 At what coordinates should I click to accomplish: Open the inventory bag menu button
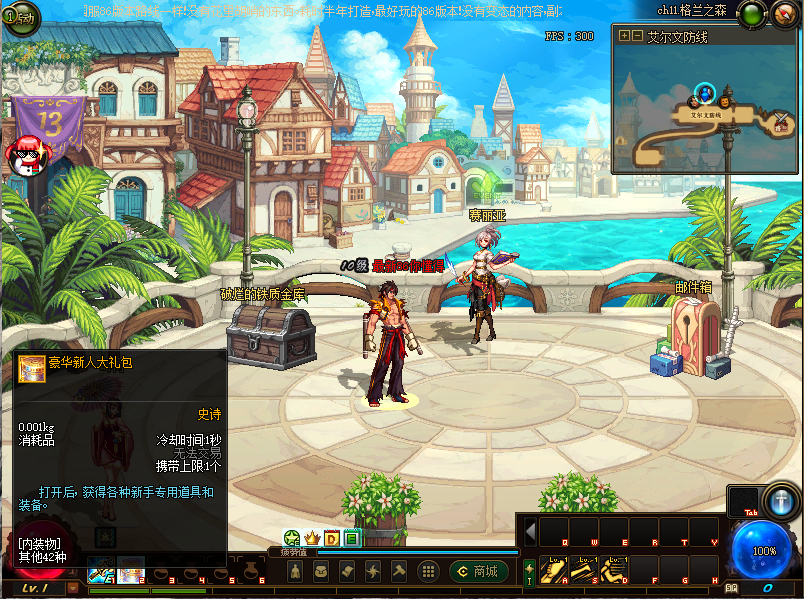(322, 571)
